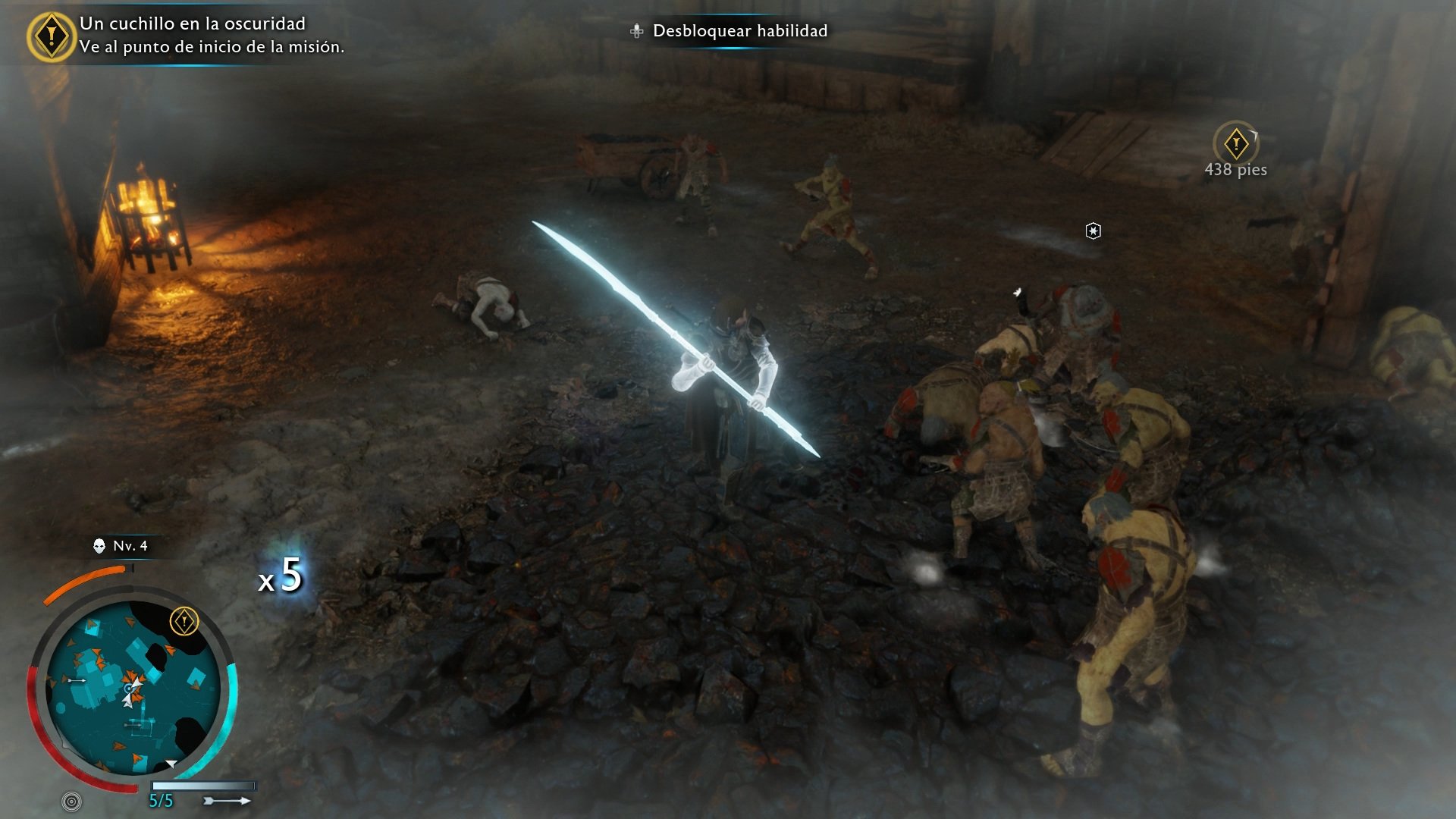
Task: Open the circular minimap
Action: pos(133,689)
